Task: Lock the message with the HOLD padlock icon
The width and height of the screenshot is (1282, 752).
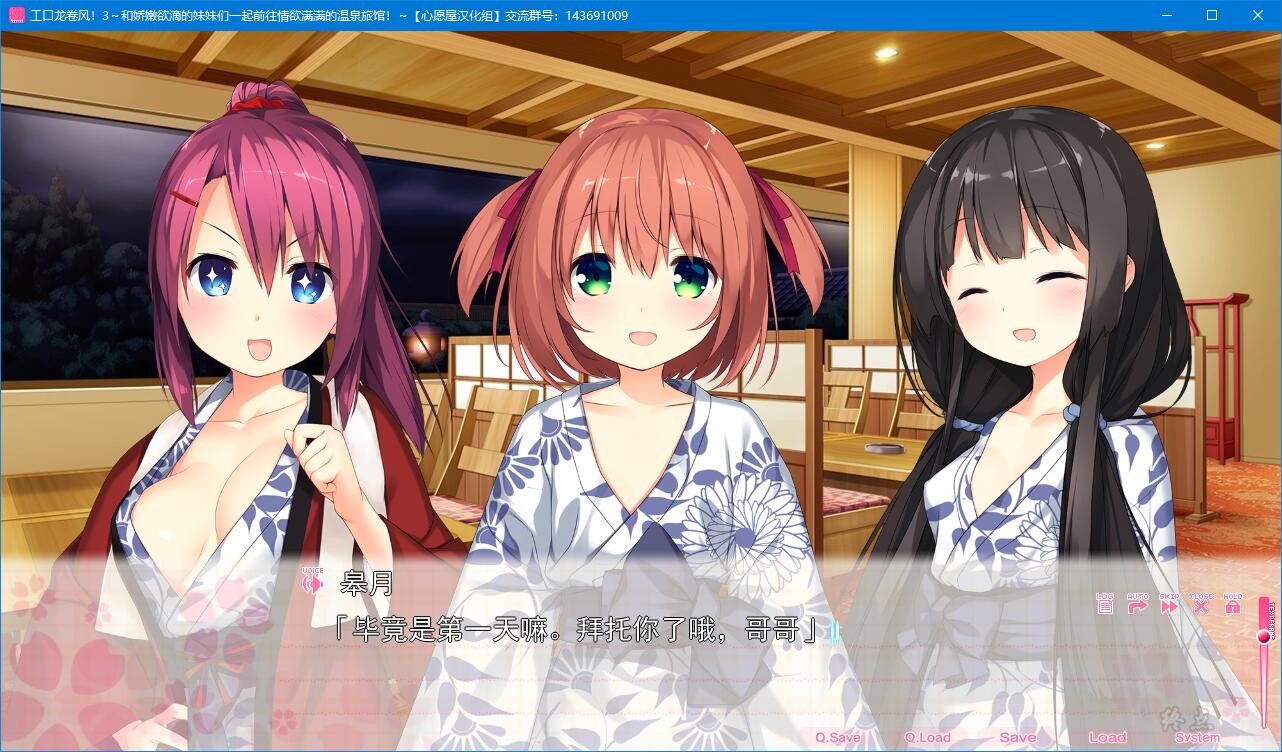Action: 1233,605
